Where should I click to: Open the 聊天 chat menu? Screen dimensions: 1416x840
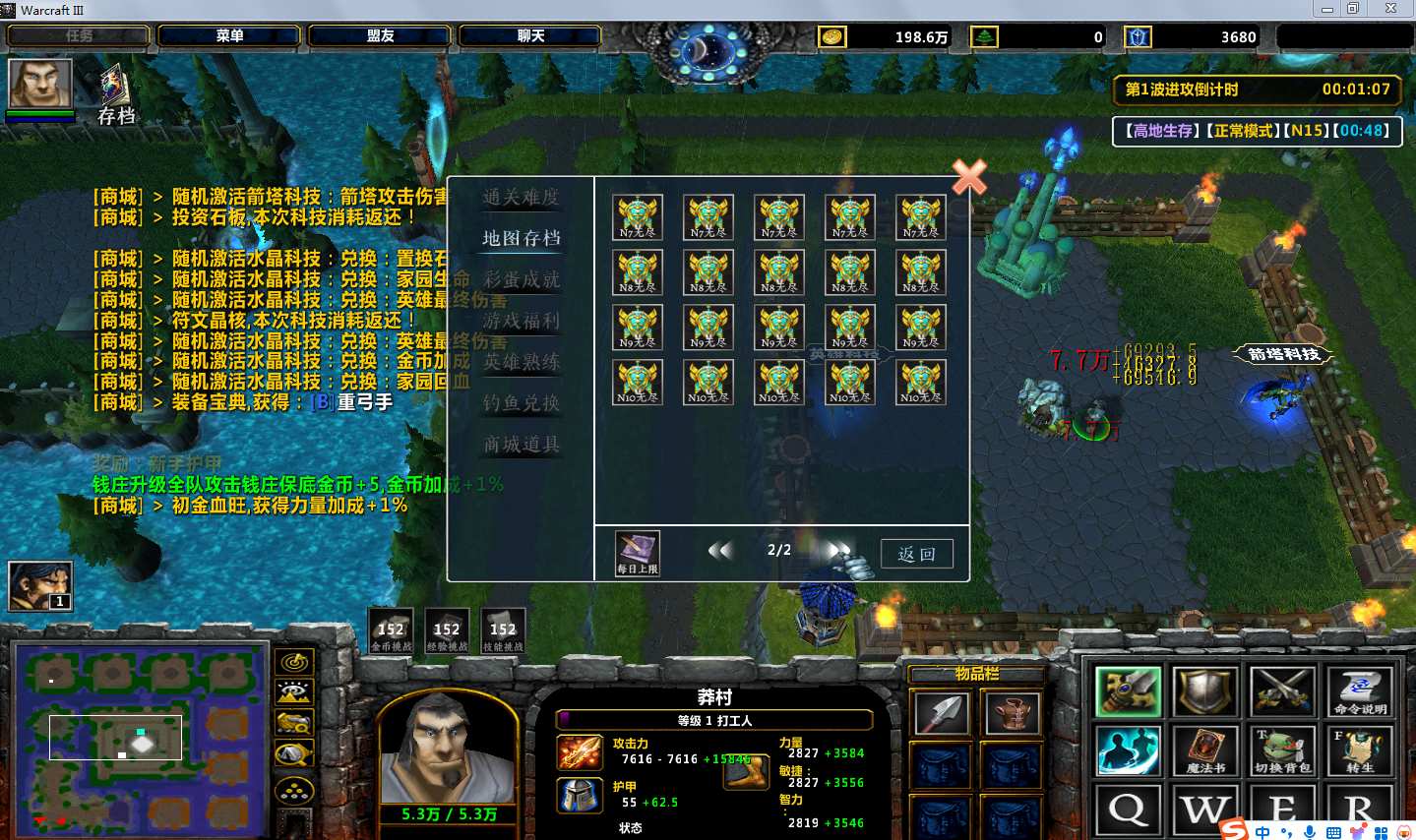[530, 36]
